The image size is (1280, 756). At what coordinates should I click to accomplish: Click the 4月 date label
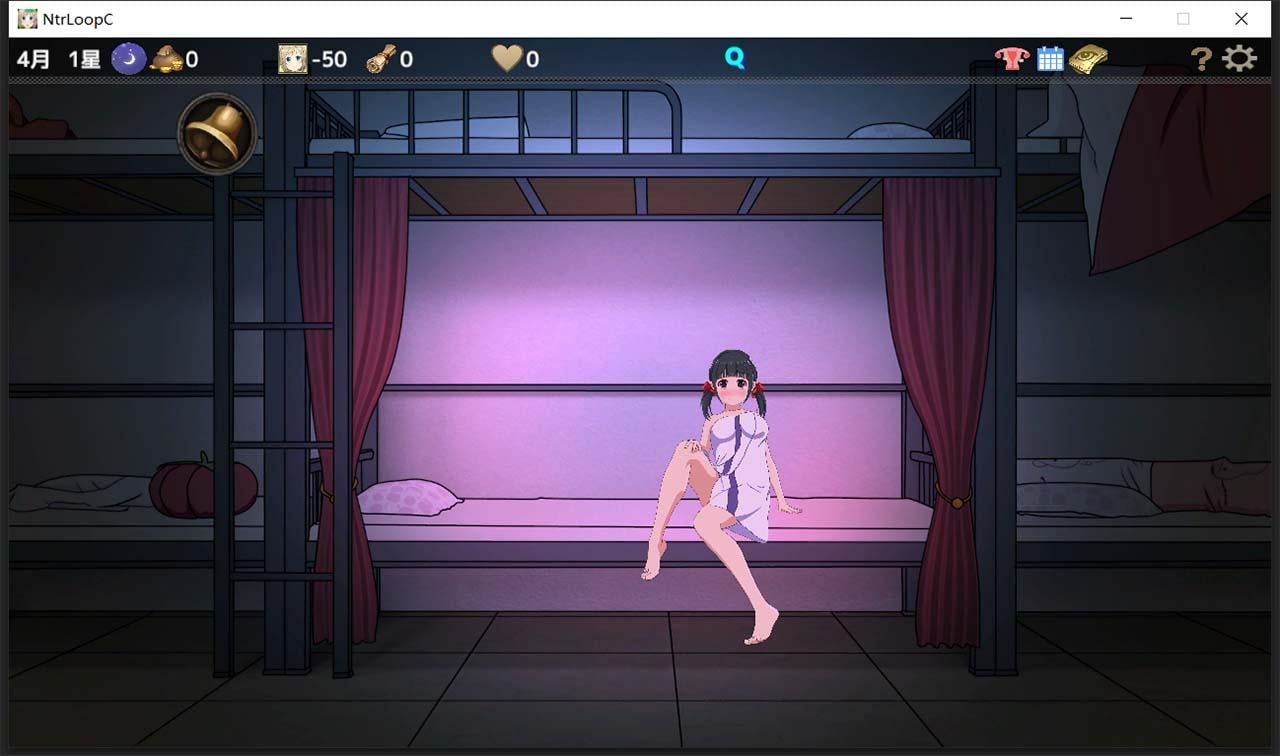pyautogui.click(x=32, y=58)
